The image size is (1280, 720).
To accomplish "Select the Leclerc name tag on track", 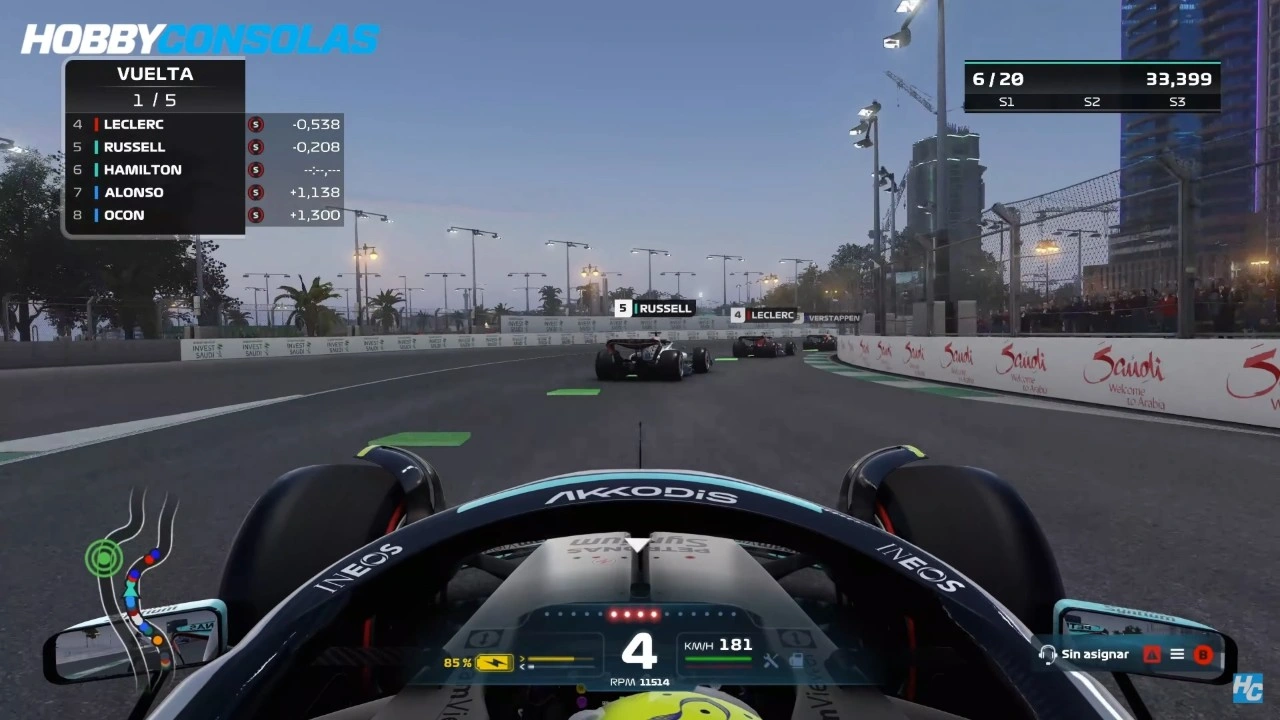I will click(x=765, y=315).
